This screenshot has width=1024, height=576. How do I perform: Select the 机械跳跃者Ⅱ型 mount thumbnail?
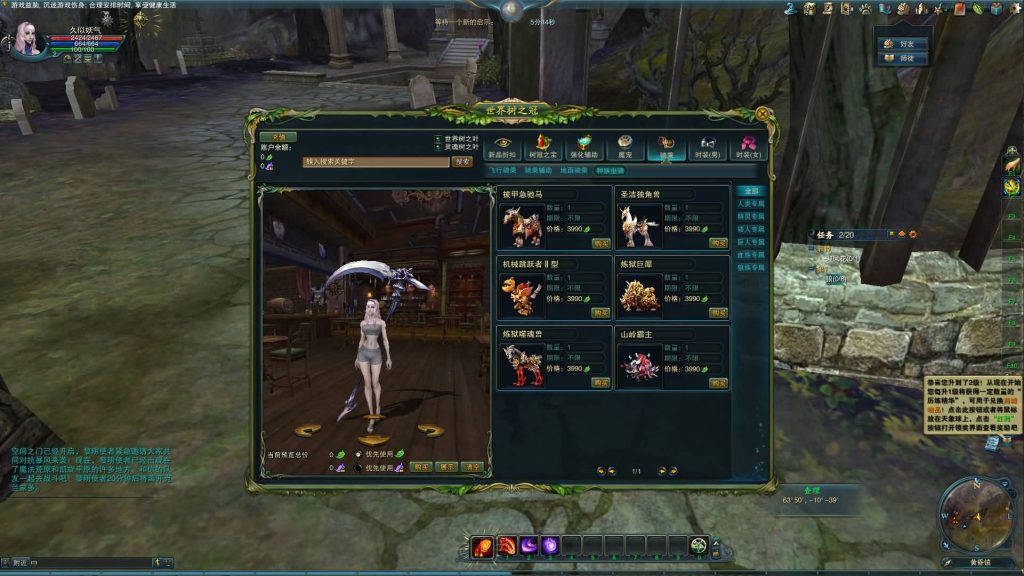520,296
